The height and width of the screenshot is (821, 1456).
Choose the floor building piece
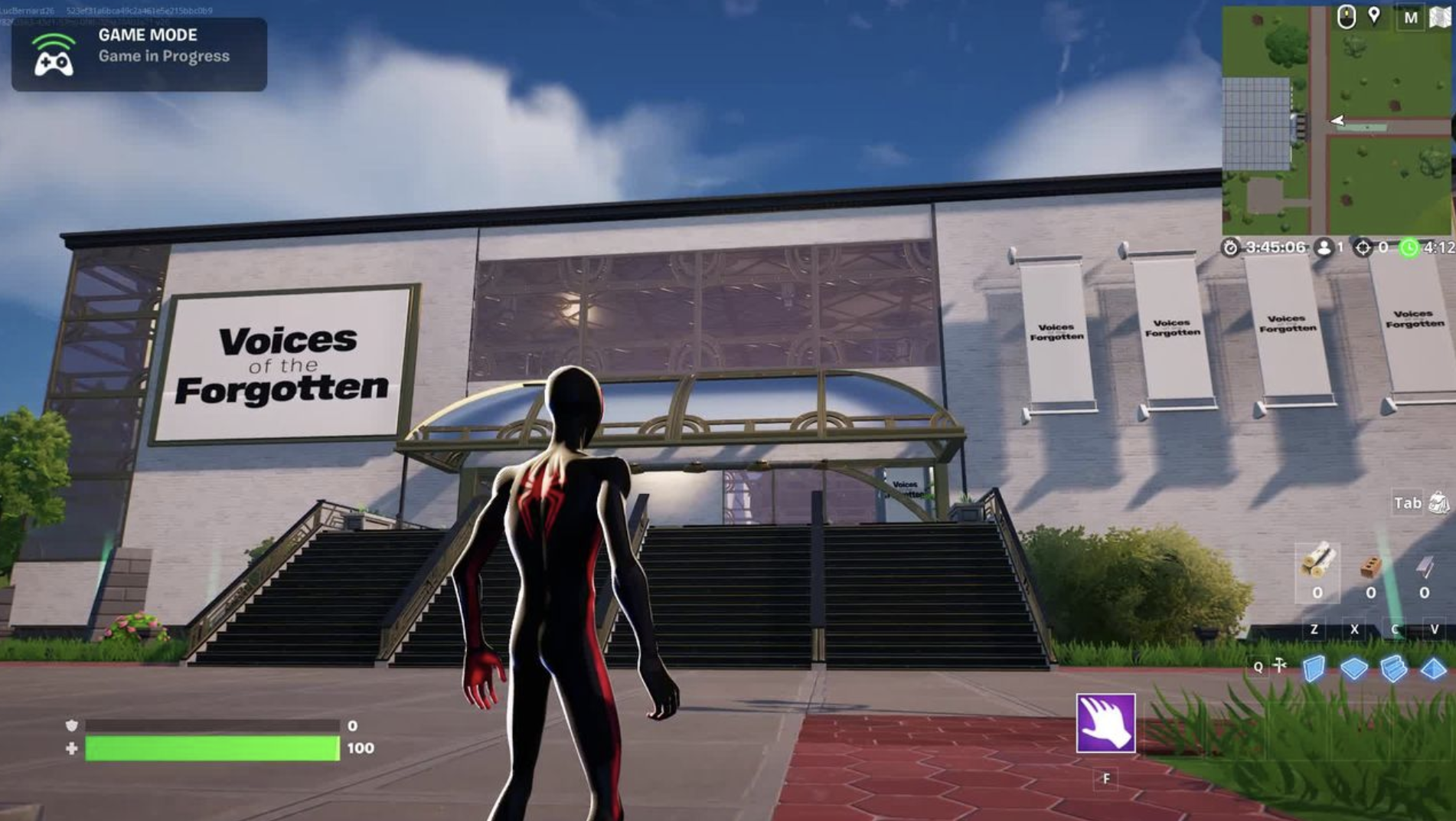tap(1353, 669)
